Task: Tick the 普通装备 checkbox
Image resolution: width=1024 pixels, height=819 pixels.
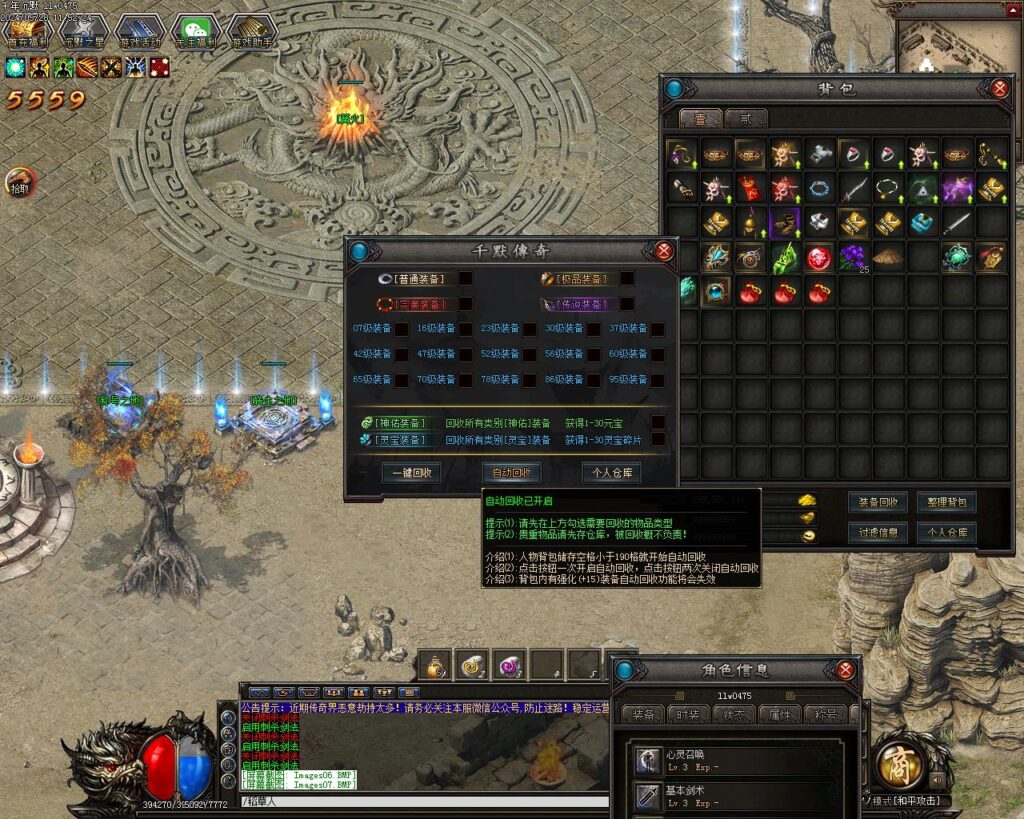Action: 465,279
